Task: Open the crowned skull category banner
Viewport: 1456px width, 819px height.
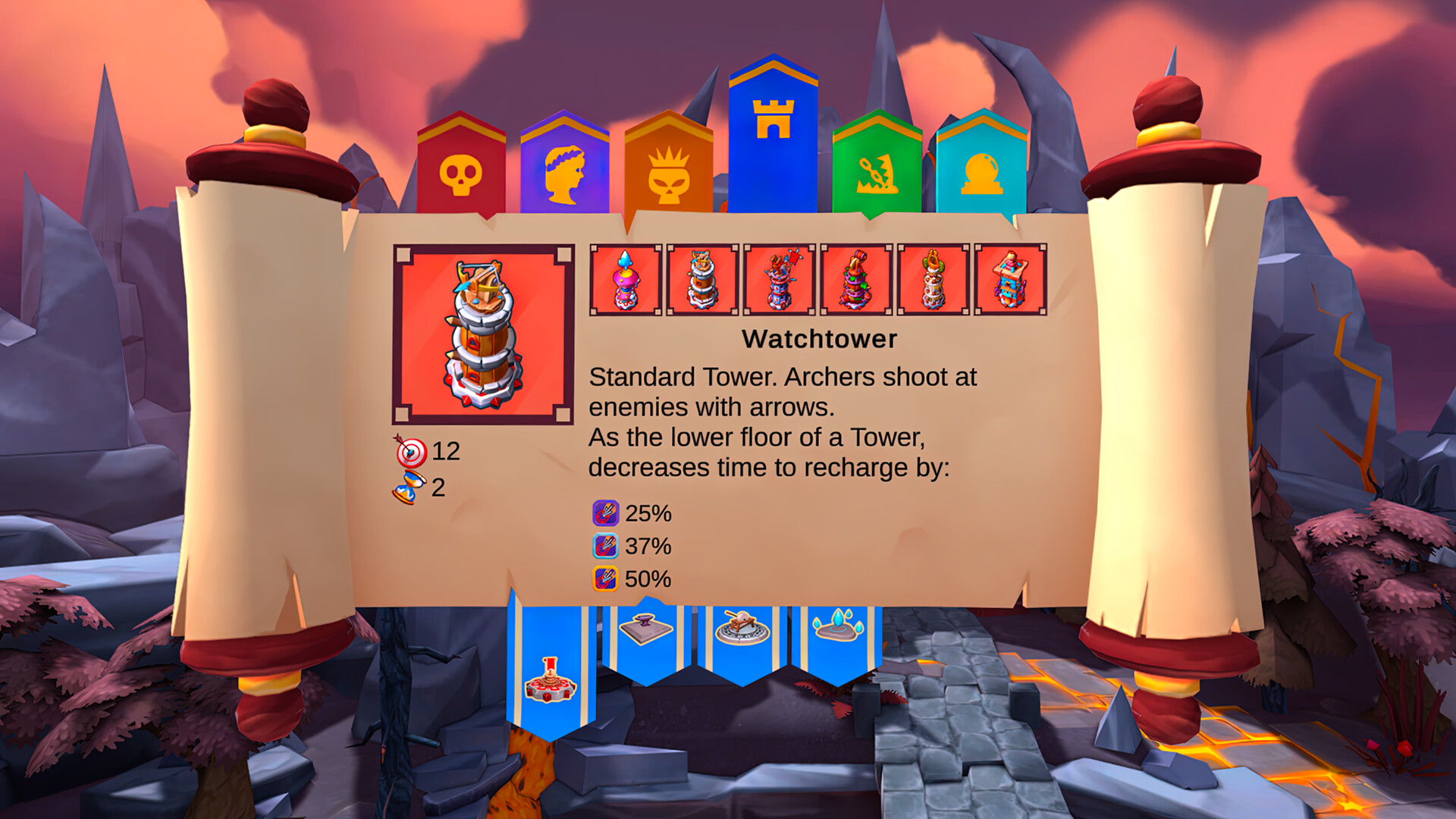Action: click(x=667, y=176)
